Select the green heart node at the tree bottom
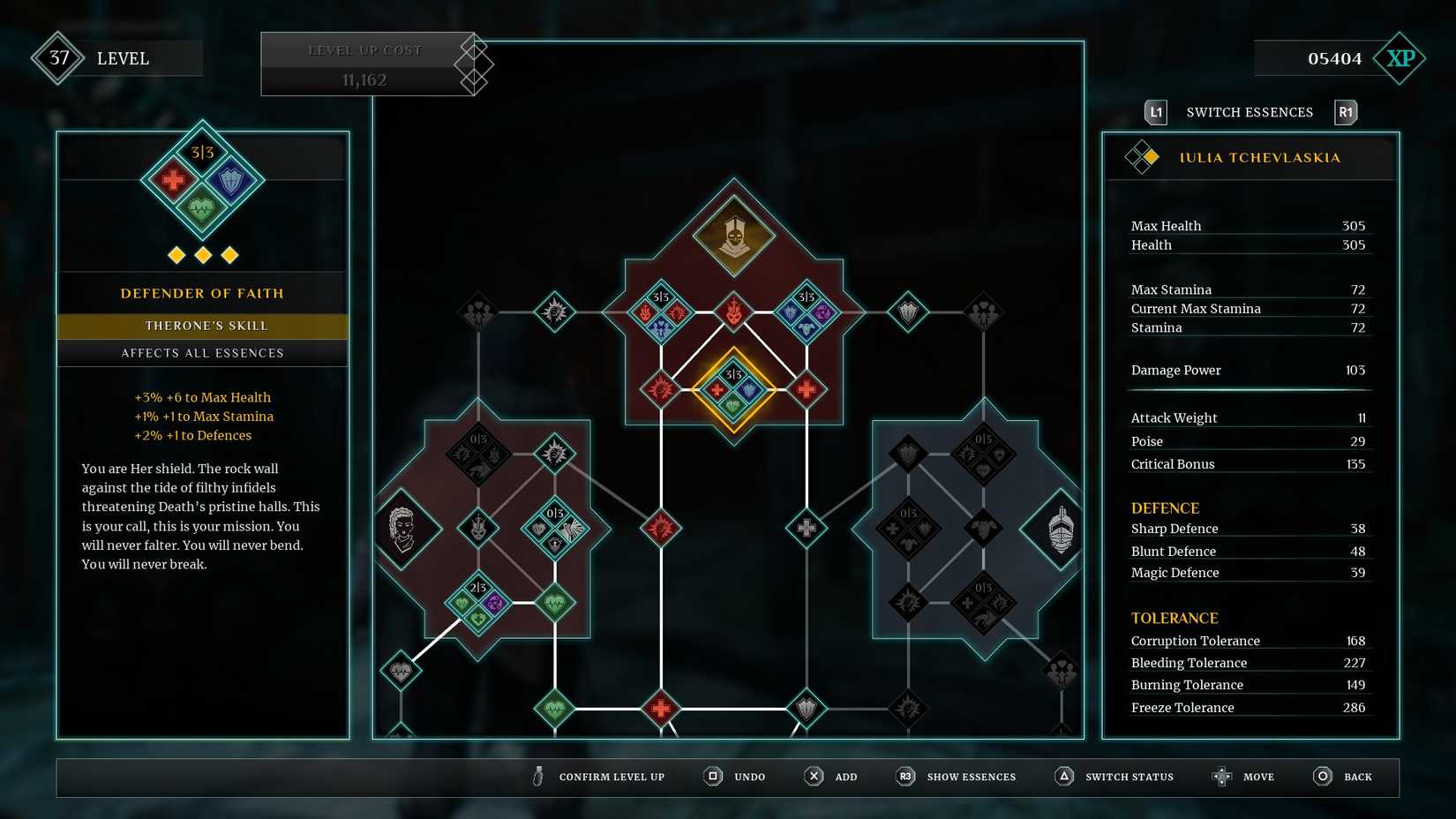This screenshot has height=819, width=1456. click(556, 708)
